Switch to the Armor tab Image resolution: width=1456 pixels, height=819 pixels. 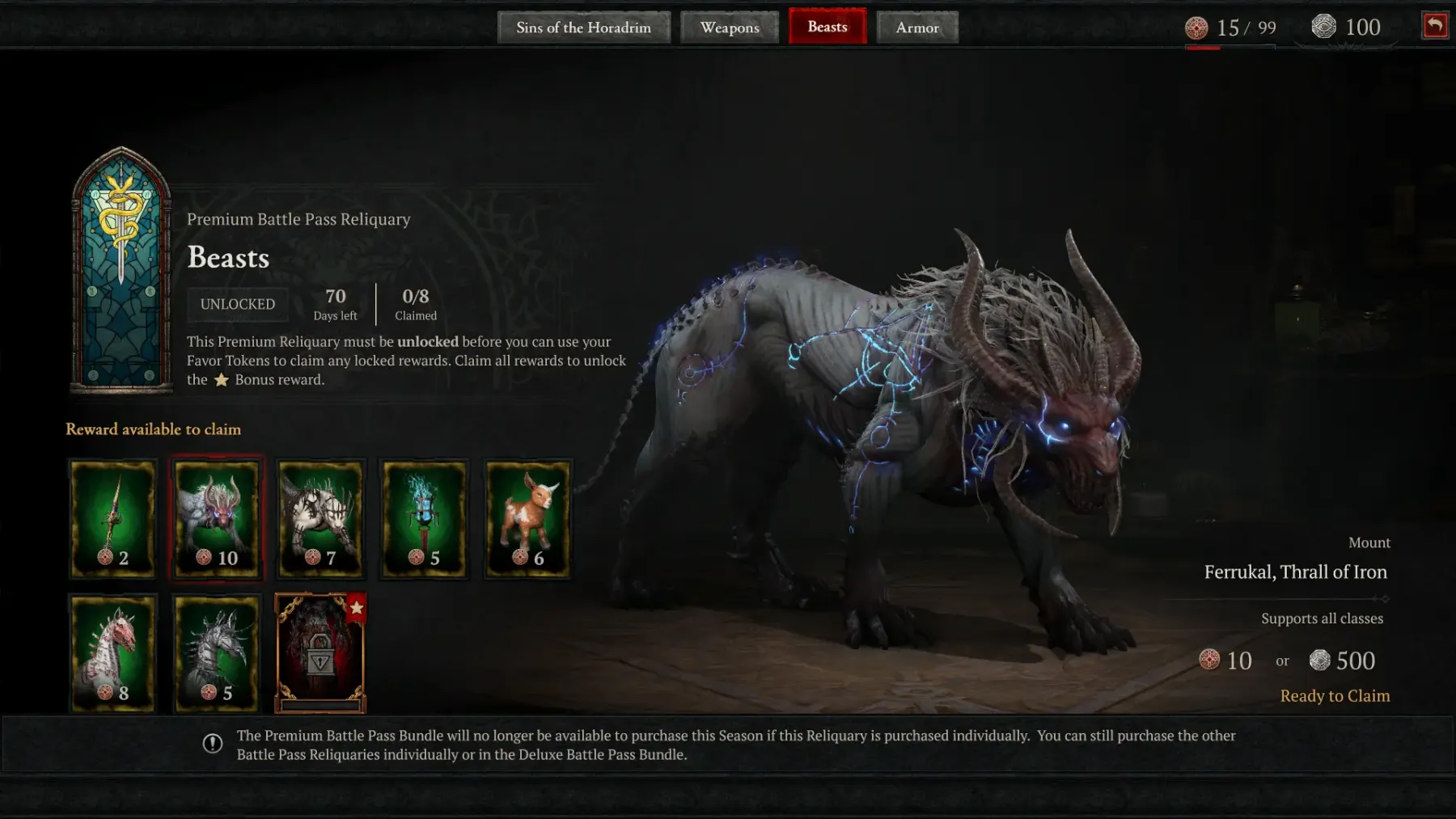pyautogui.click(x=917, y=27)
